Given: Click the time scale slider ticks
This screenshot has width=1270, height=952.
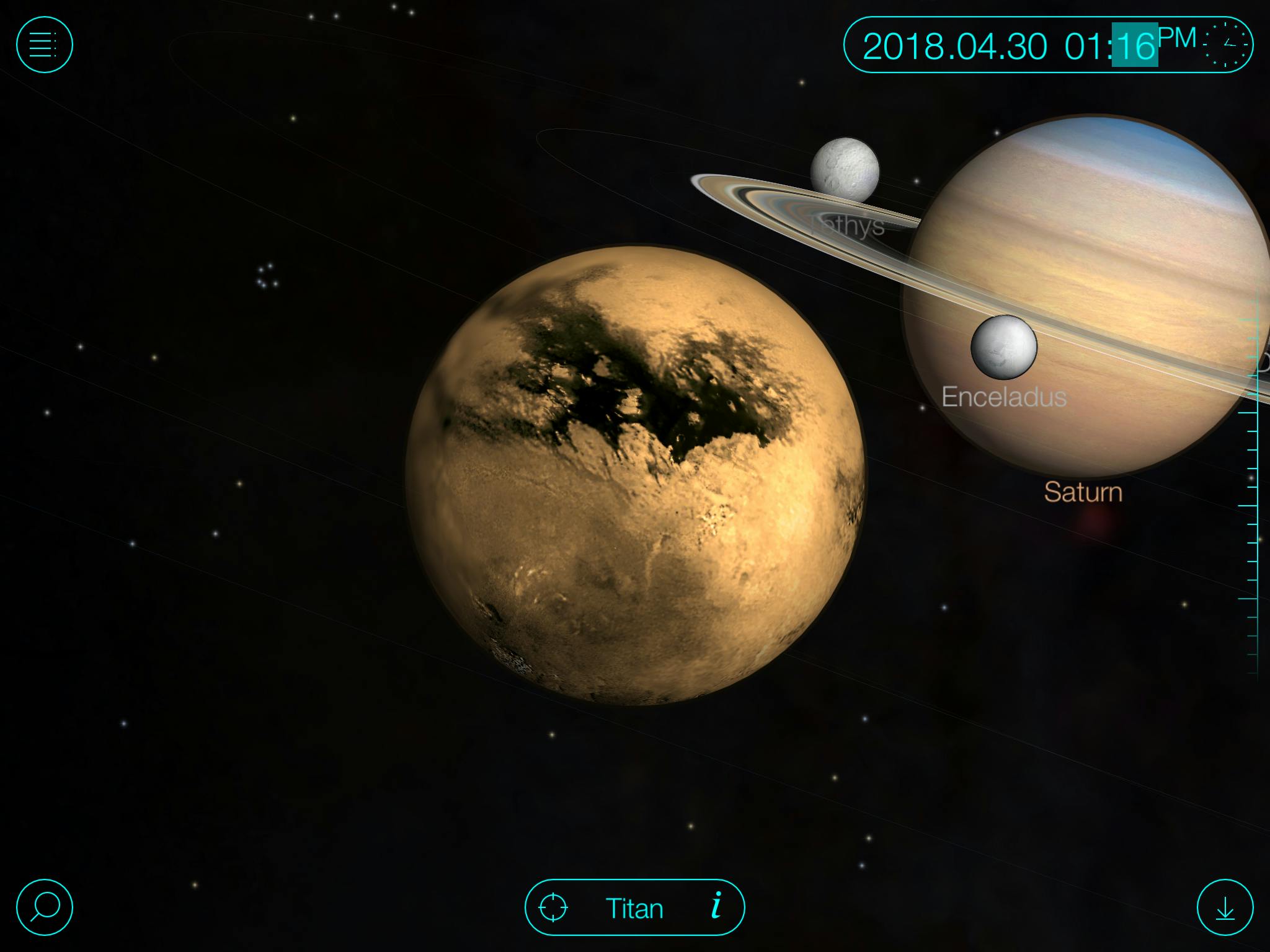Looking at the screenshot, I should [1249, 496].
